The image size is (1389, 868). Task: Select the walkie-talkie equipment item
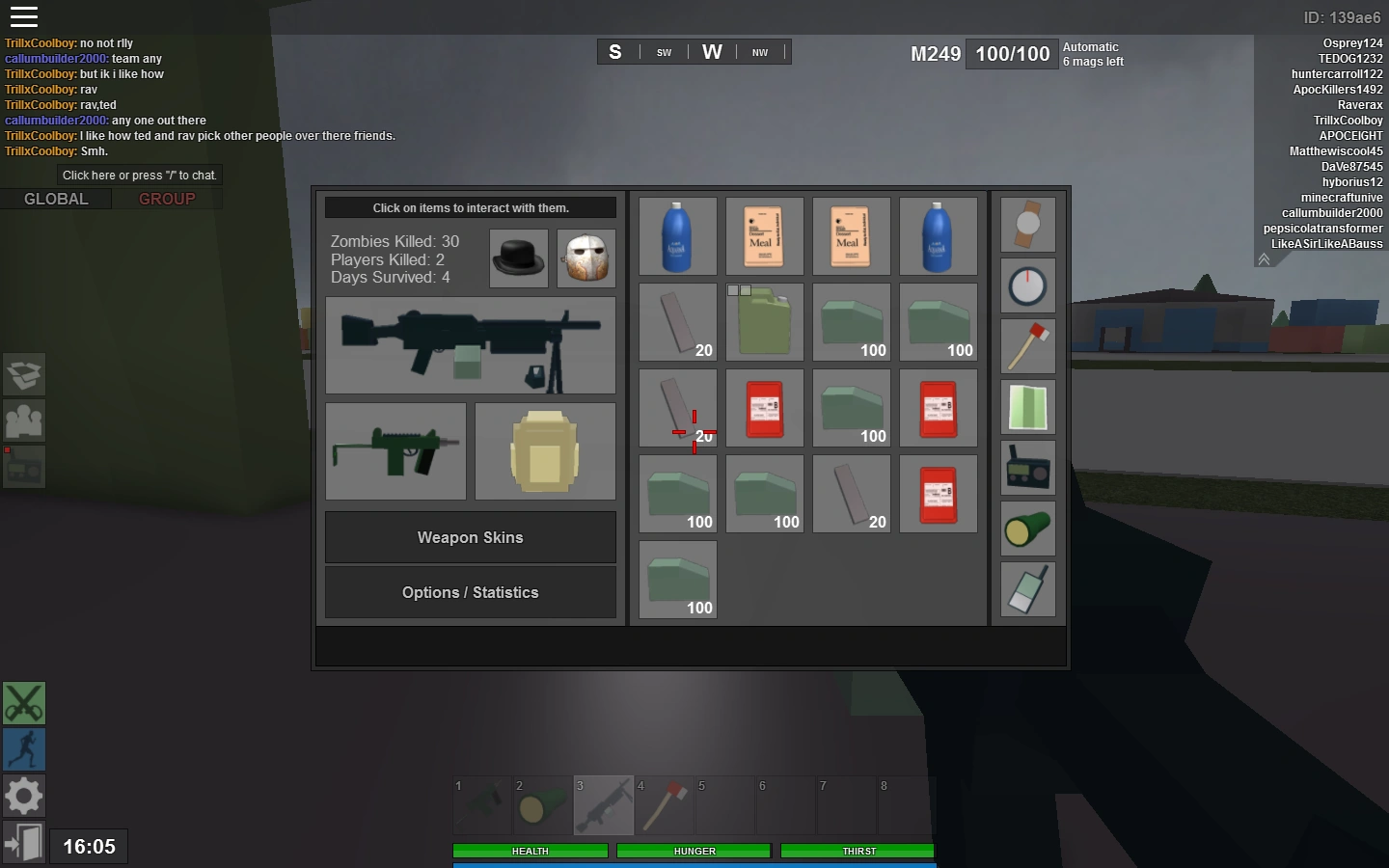(1027, 589)
